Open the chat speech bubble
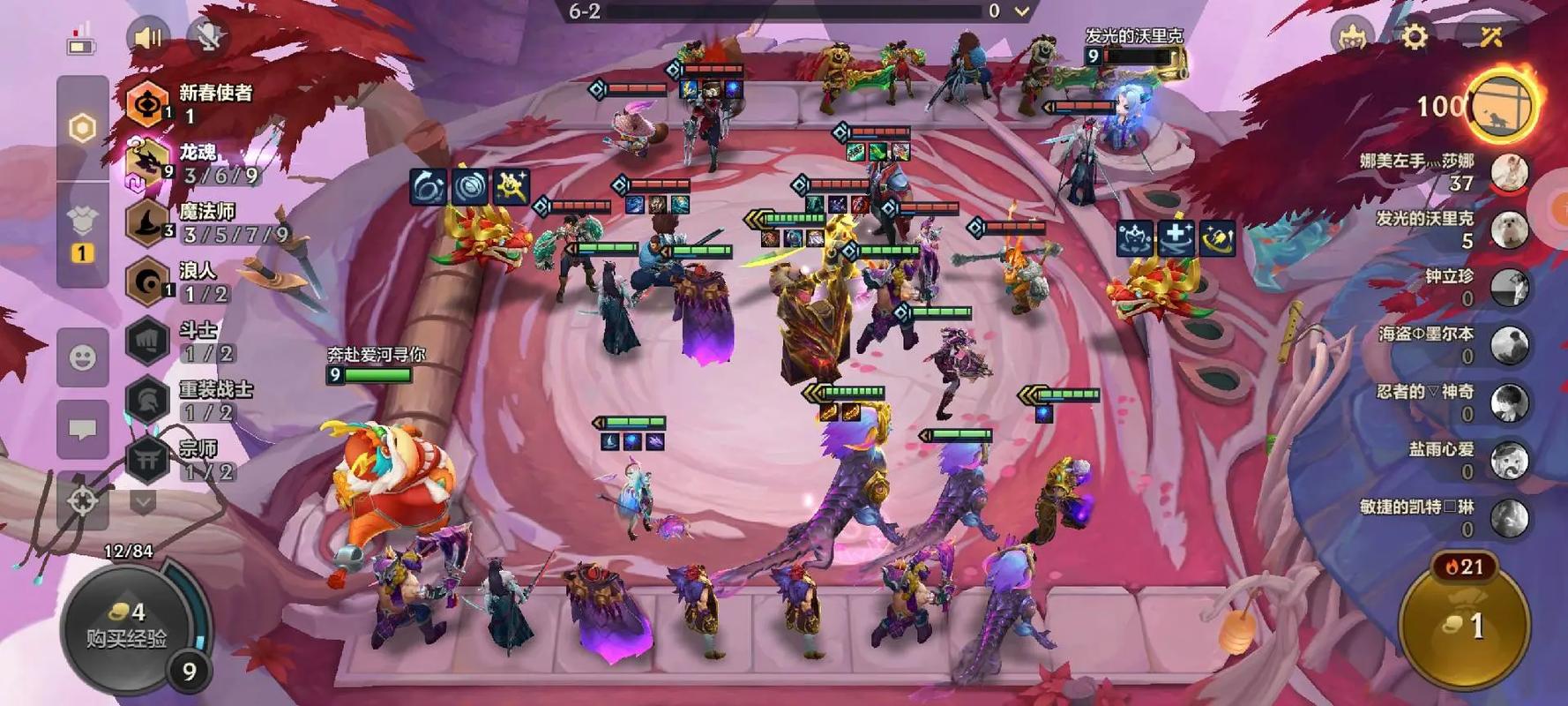 tap(83, 430)
